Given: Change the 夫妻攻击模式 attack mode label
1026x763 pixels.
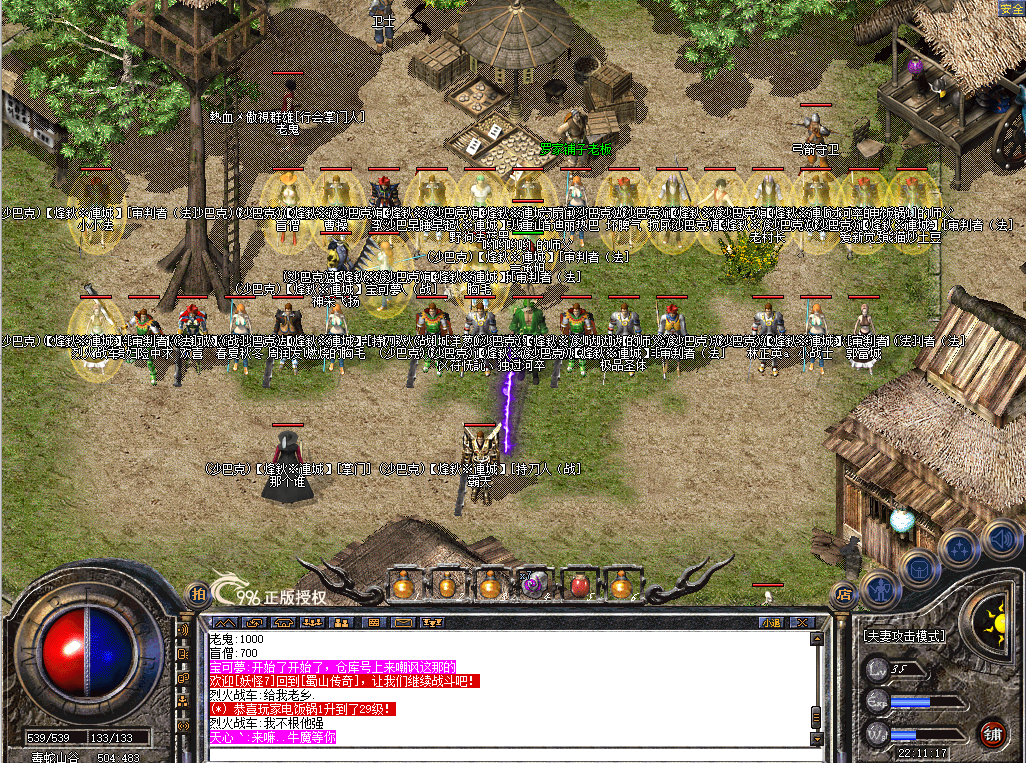Looking at the screenshot, I should point(903,635).
